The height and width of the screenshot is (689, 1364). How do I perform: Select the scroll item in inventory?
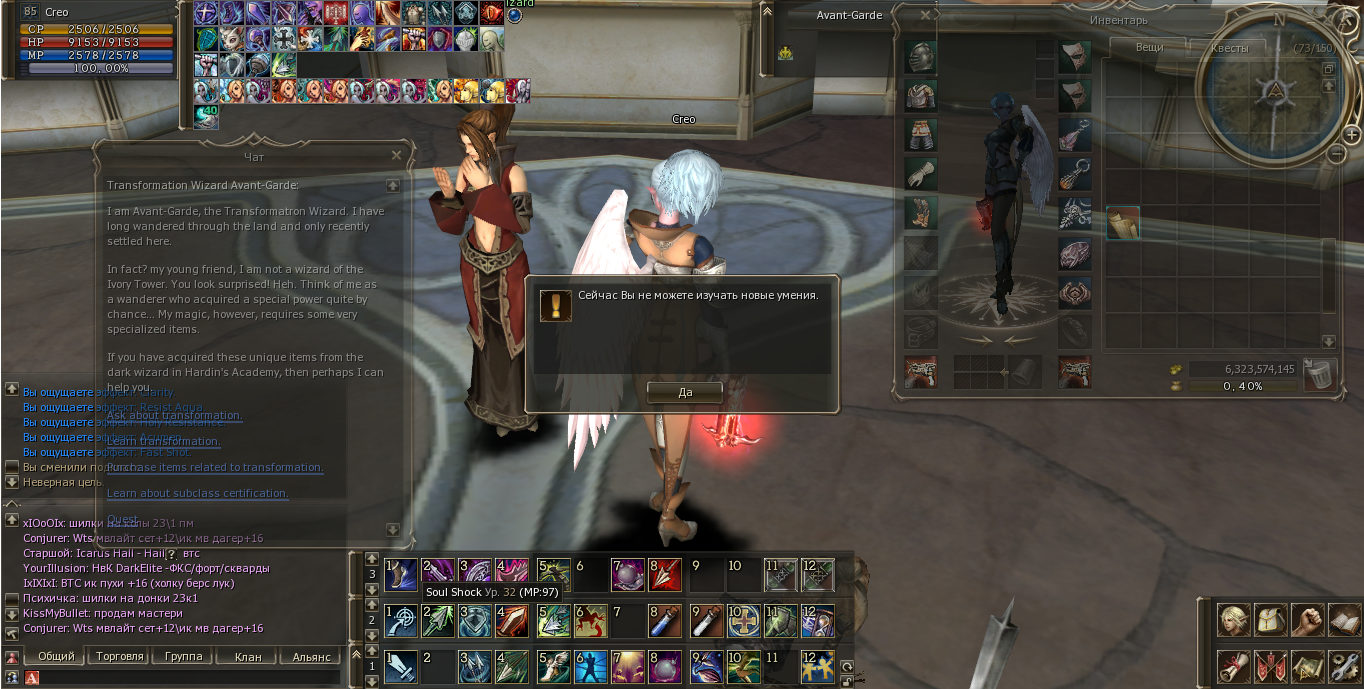1123,222
